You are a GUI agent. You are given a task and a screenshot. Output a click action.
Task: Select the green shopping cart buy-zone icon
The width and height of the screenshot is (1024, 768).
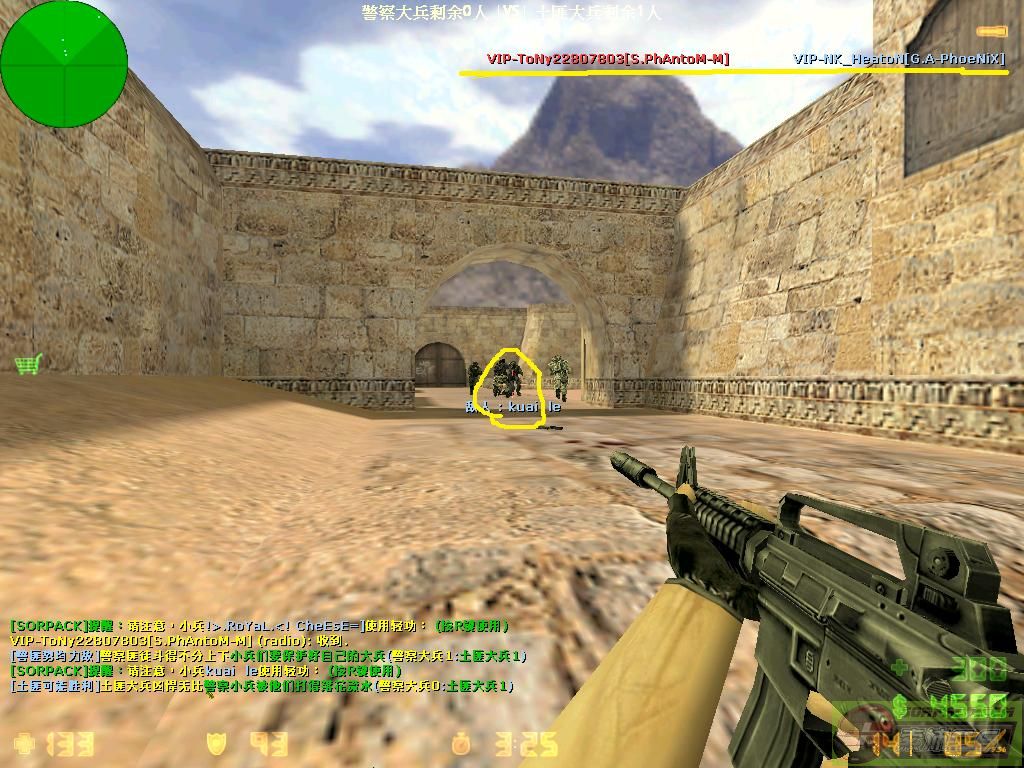point(27,364)
